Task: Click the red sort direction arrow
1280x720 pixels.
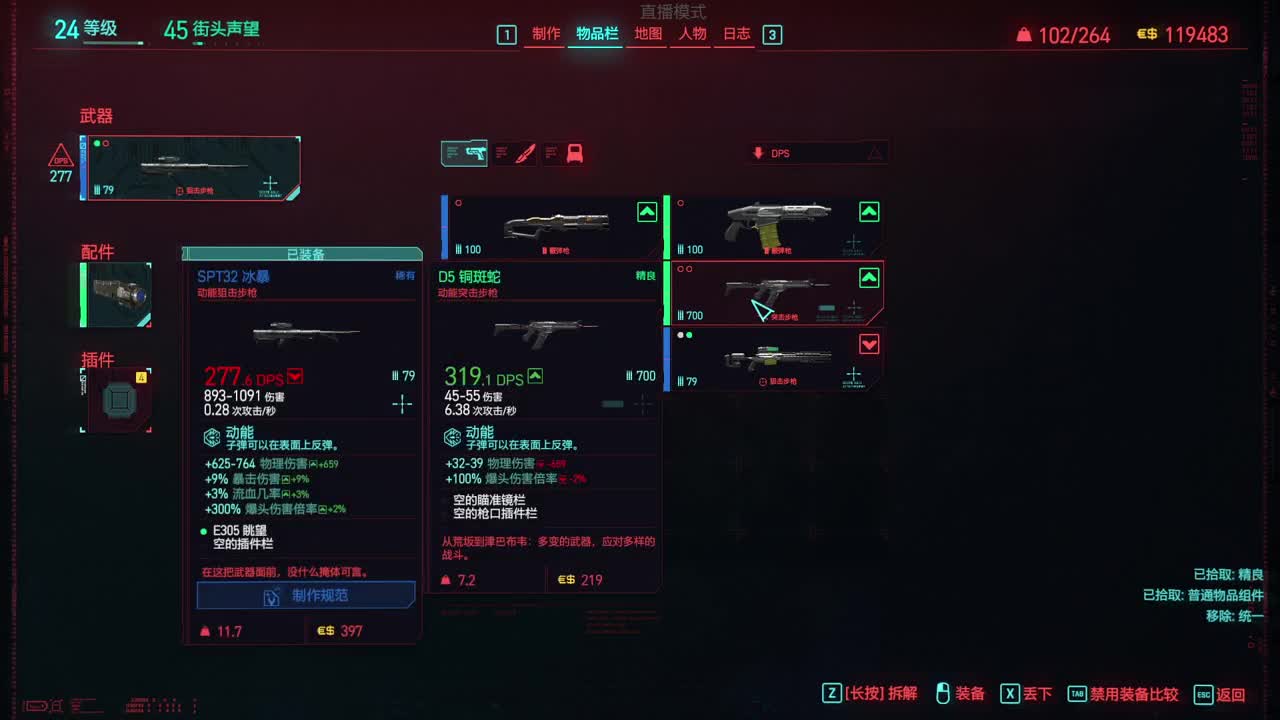Action: tap(757, 151)
